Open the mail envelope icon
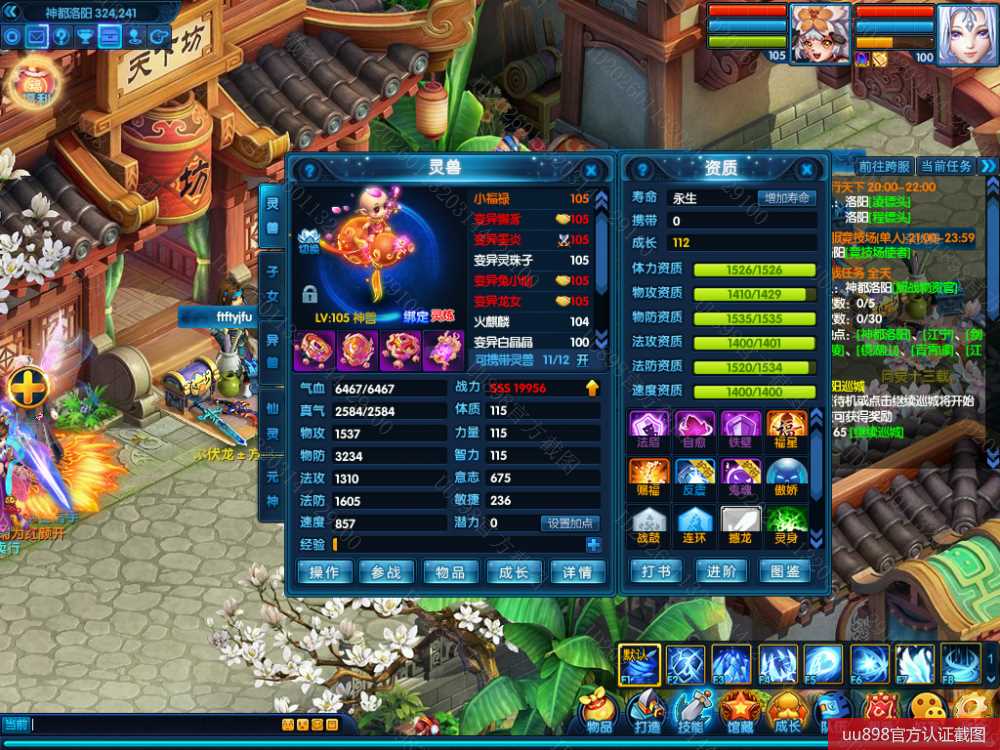1000x750 pixels. pos(37,37)
